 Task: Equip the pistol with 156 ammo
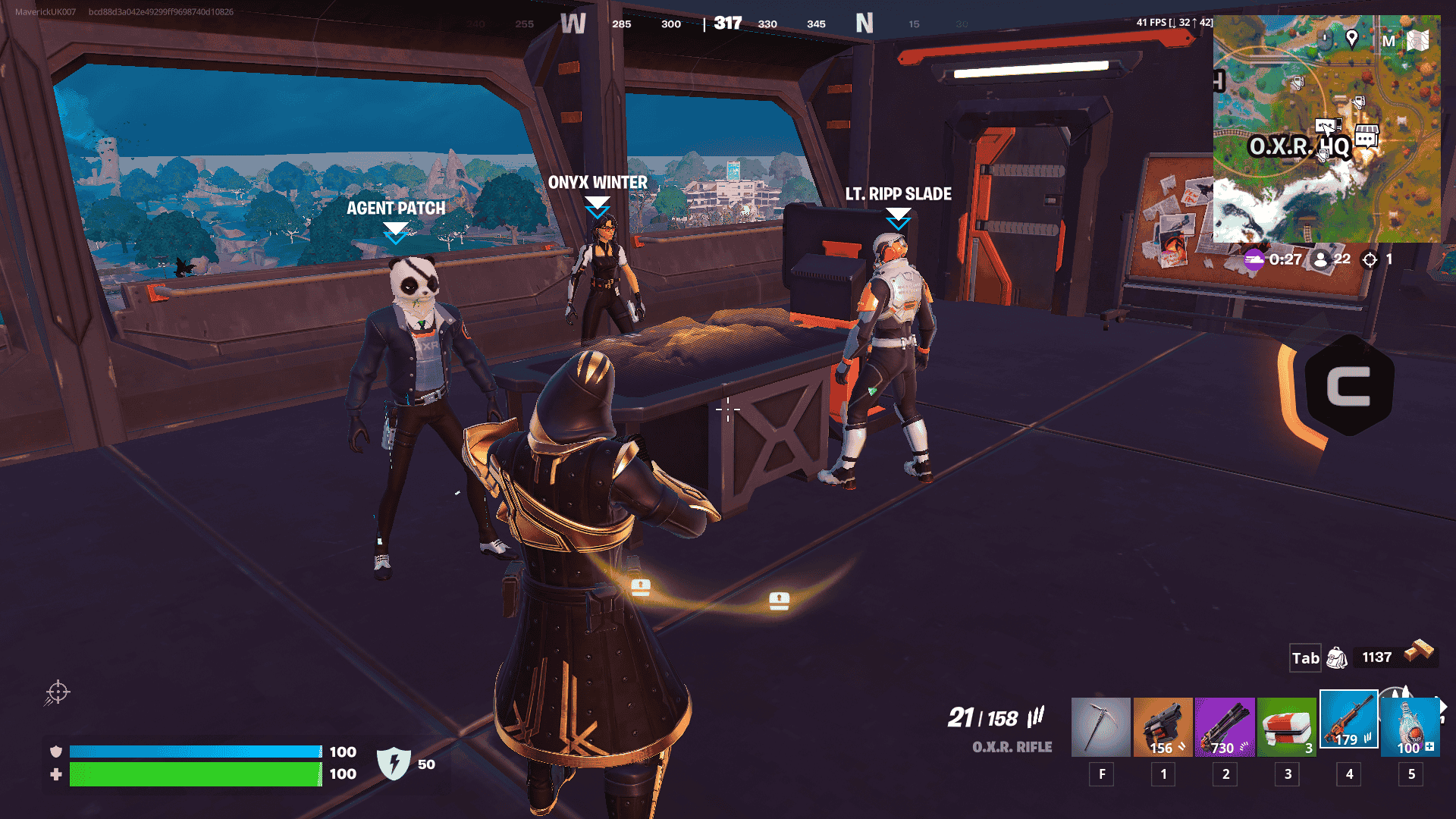click(1163, 726)
